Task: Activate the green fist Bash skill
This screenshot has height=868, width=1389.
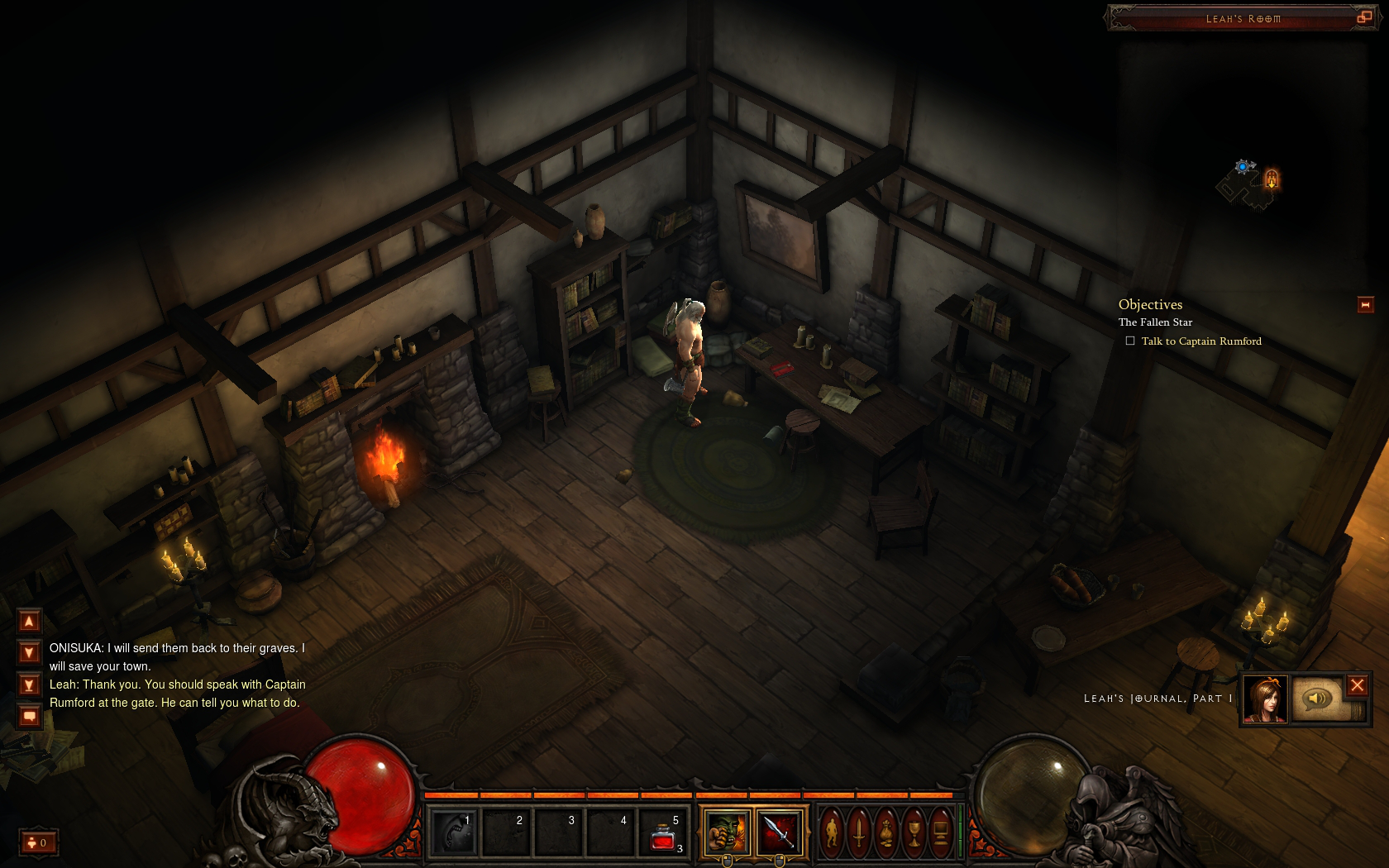Action: 726,832
